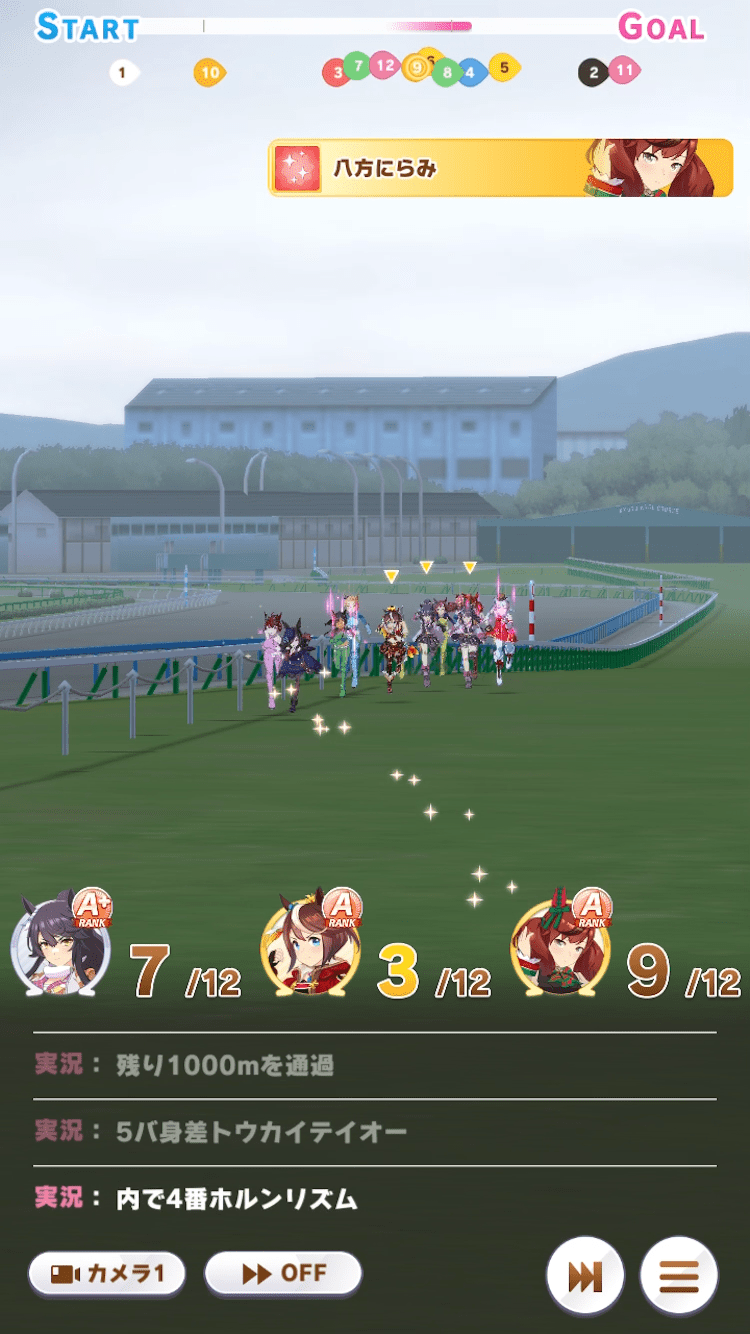Tap the 八方にらみ skill activation banner
This screenshot has width=750, height=1334.
point(500,168)
